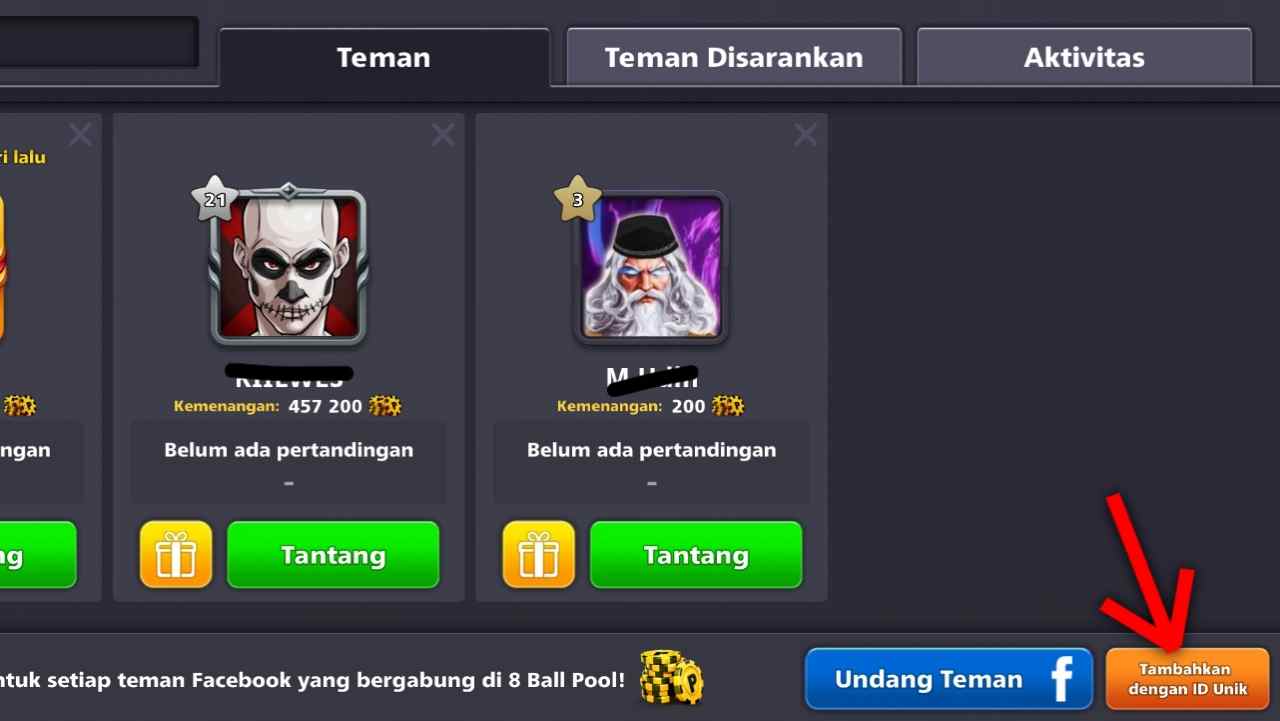The width and height of the screenshot is (1280, 721).
Task: Open the gift icon under KILLWES
Action: (175, 554)
